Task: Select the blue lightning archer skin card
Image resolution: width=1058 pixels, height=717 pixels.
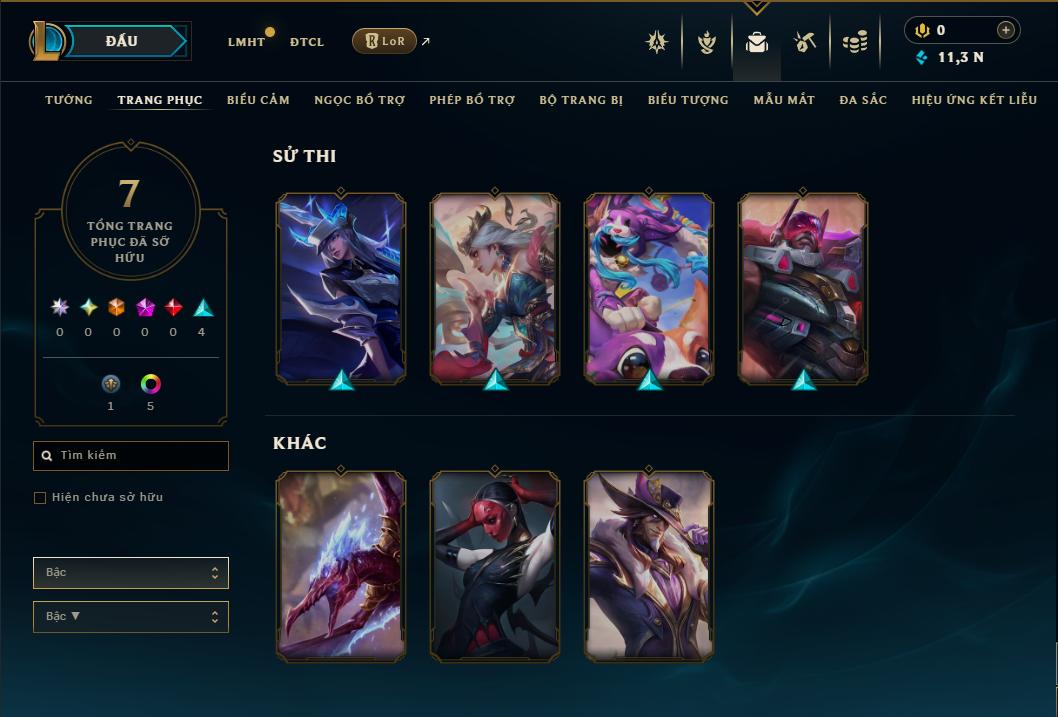Action: (x=341, y=288)
